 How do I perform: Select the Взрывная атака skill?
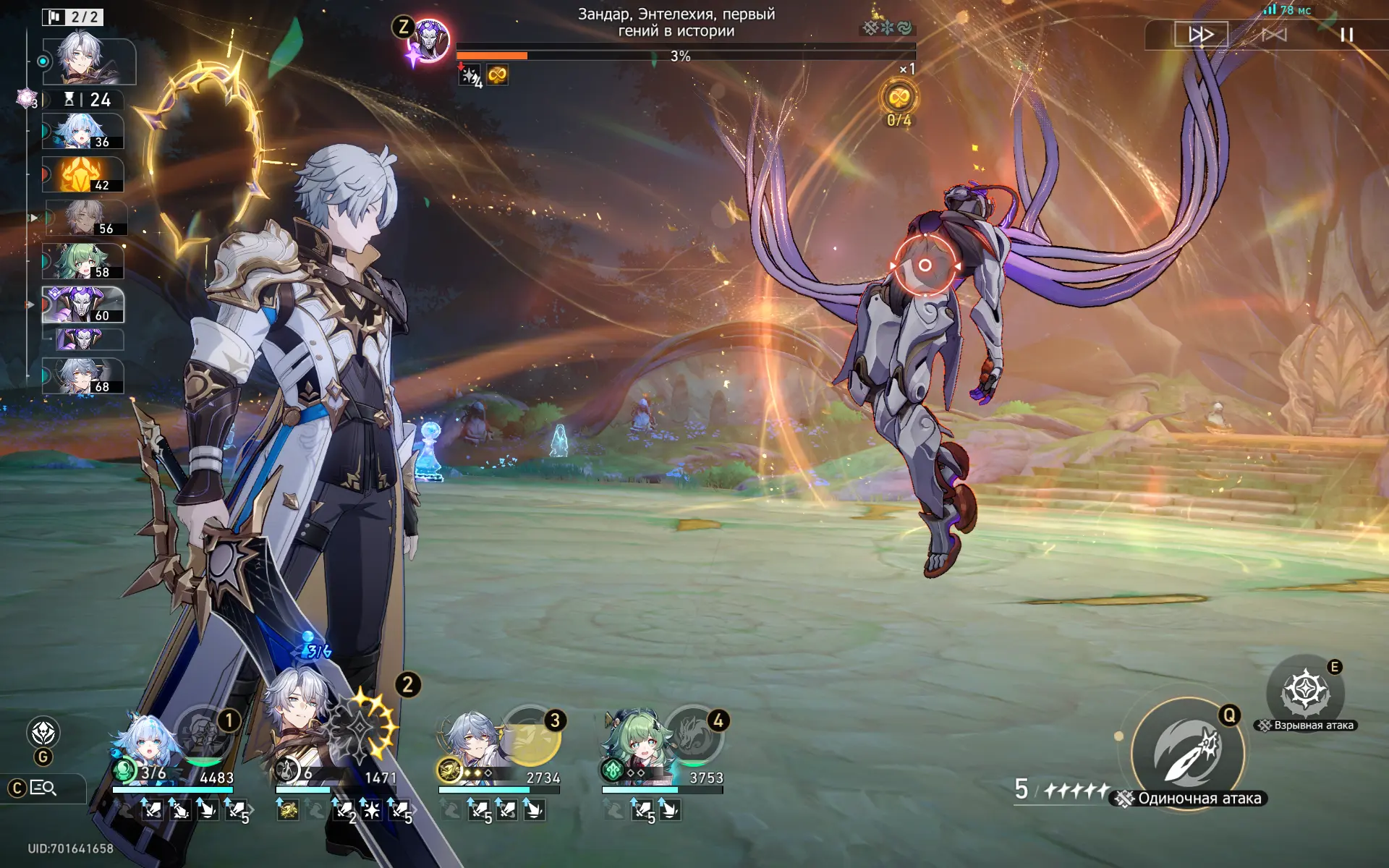pyautogui.click(x=1305, y=692)
